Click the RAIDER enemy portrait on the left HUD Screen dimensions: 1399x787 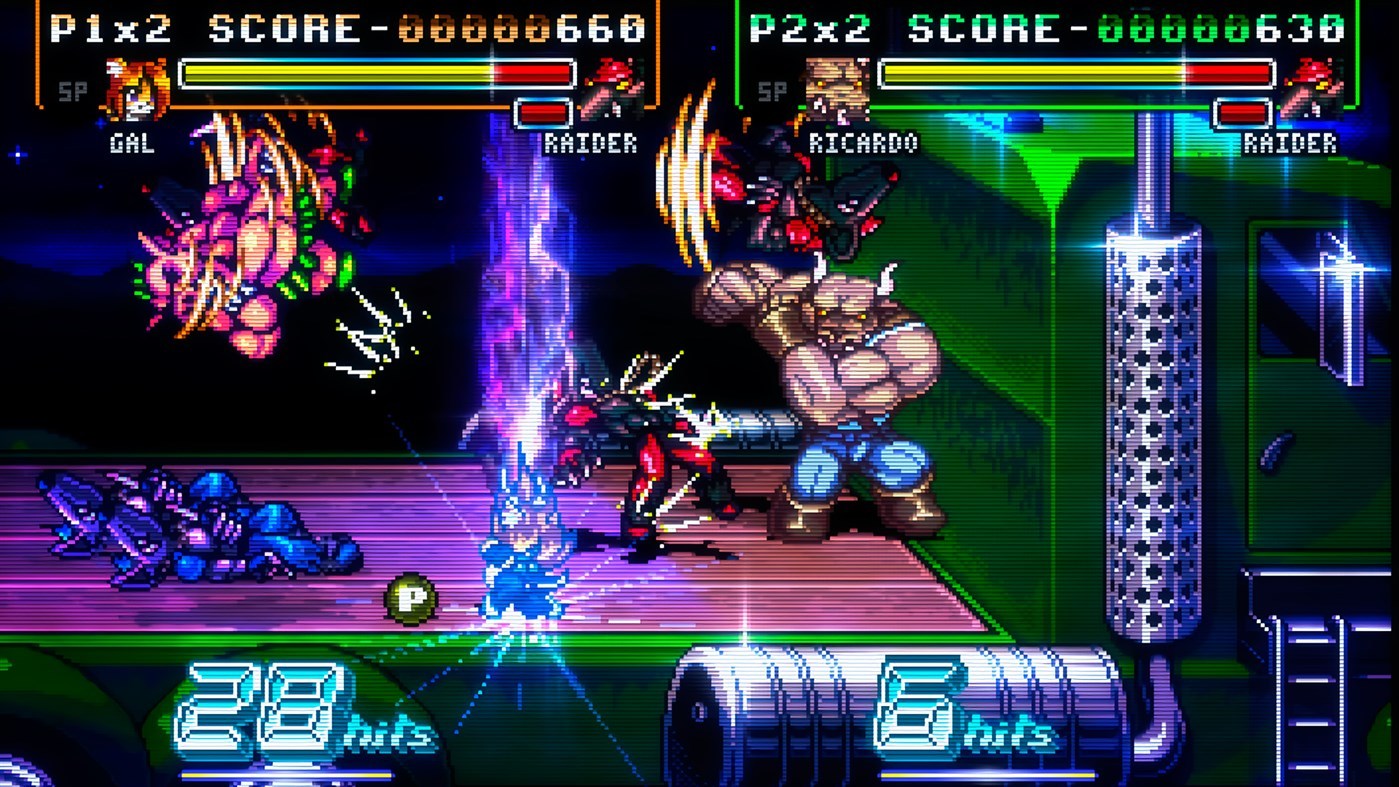(x=613, y=85)
